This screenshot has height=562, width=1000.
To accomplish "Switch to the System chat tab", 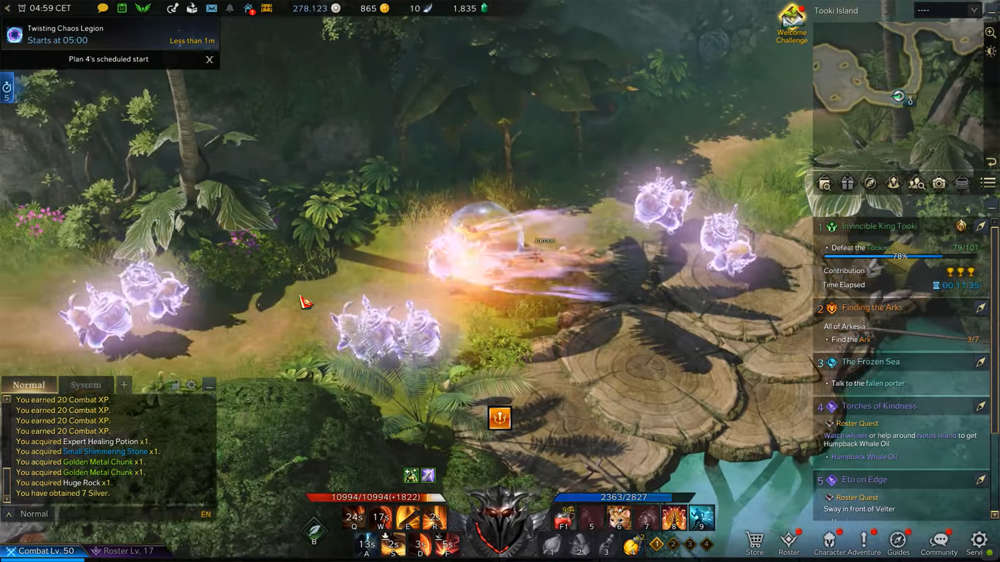I will (x=86, y=385).
